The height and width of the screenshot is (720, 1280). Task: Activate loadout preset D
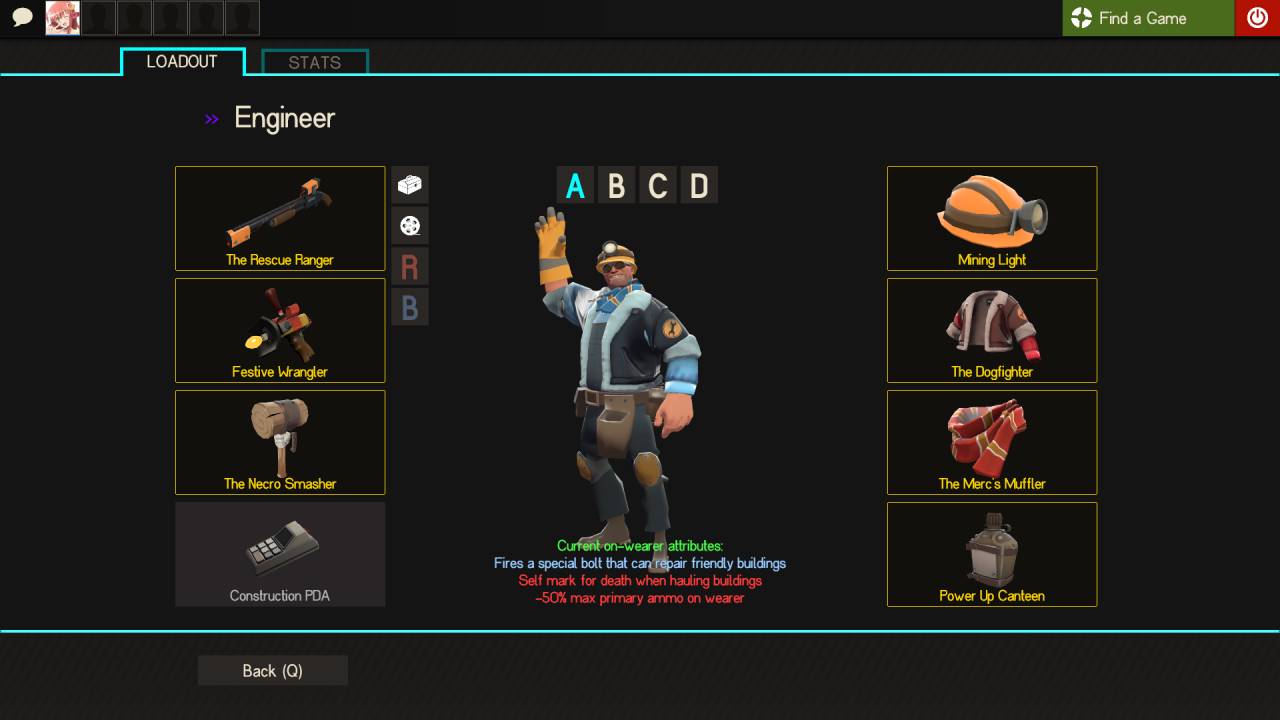coord(699,186)
